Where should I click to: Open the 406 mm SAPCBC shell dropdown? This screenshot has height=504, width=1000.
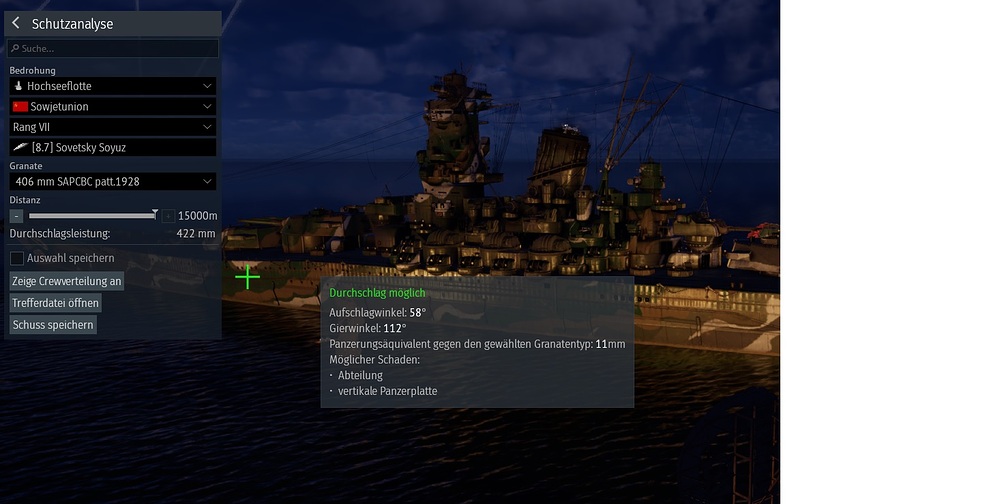pos(113,181)
